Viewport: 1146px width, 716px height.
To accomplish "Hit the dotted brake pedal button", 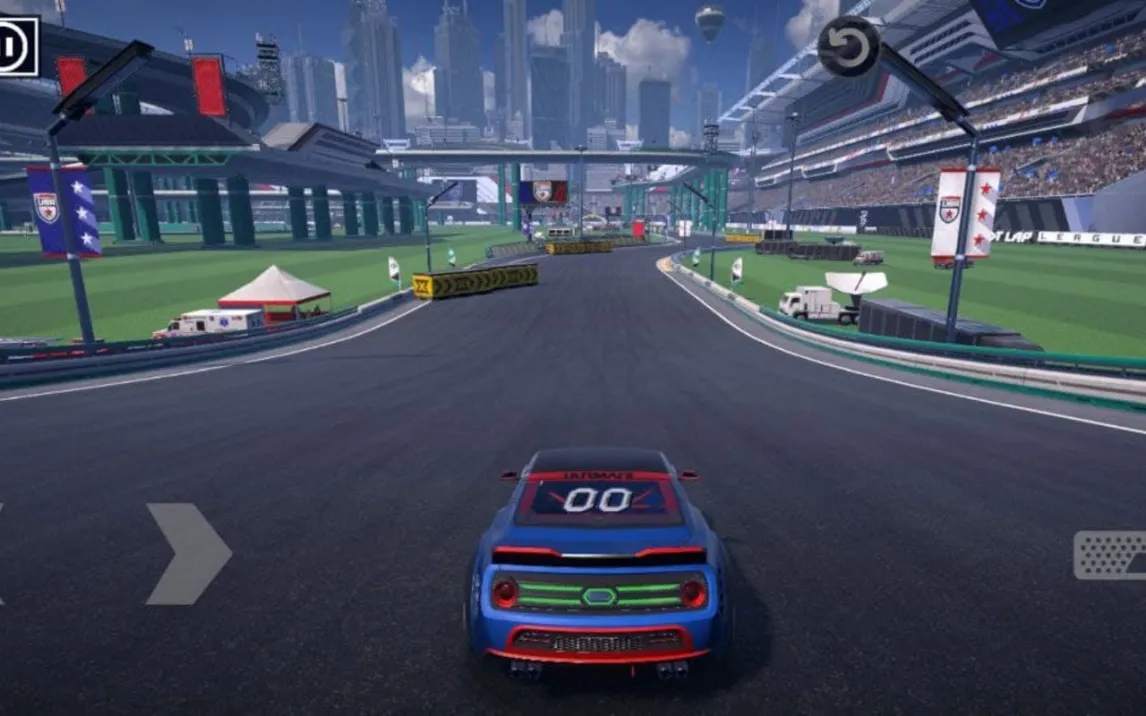I will click(x=1111, y=555).
